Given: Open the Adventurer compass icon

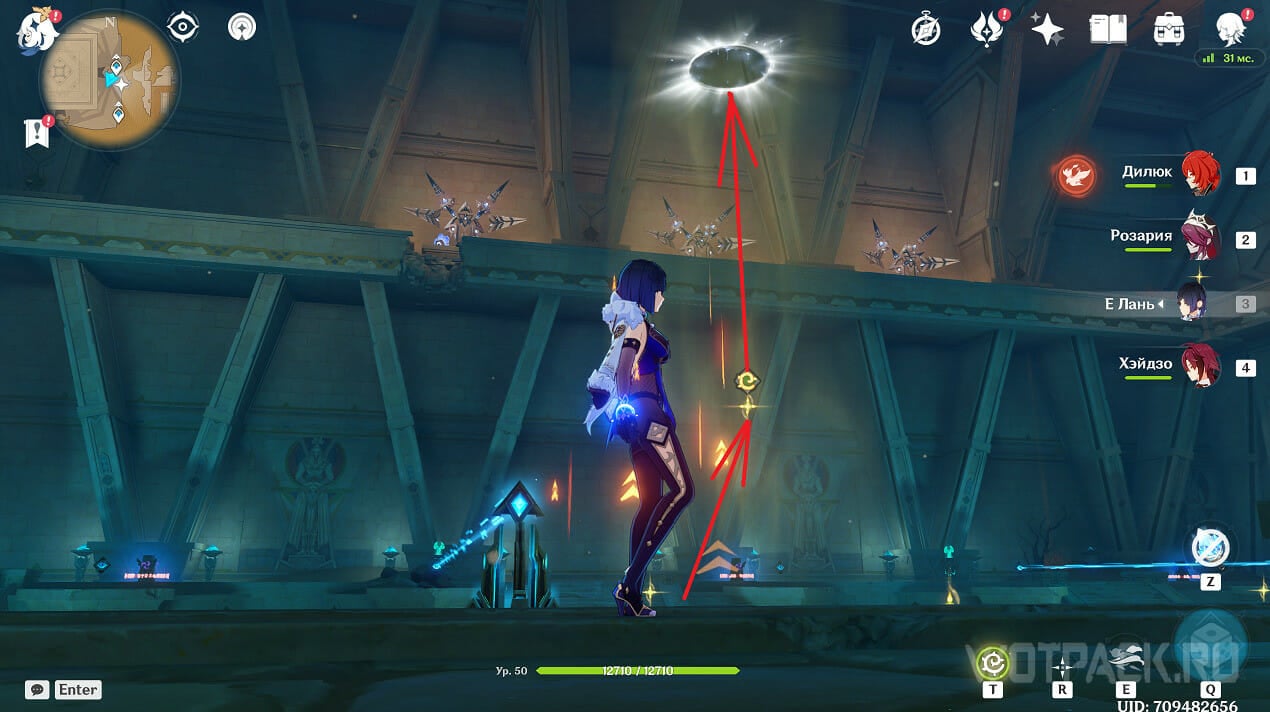Looking at the screenshot, I should (x=926, y=30).
